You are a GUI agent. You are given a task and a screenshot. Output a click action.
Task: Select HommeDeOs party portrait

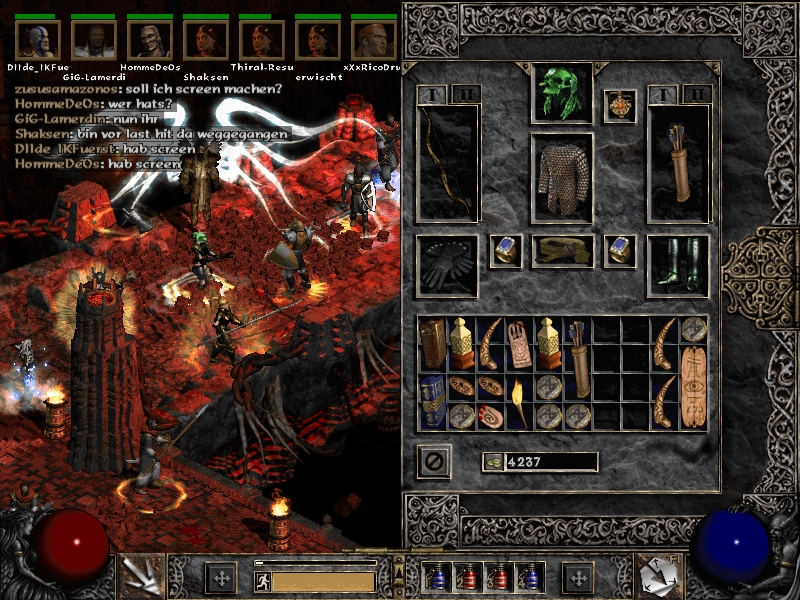[149, 40]
